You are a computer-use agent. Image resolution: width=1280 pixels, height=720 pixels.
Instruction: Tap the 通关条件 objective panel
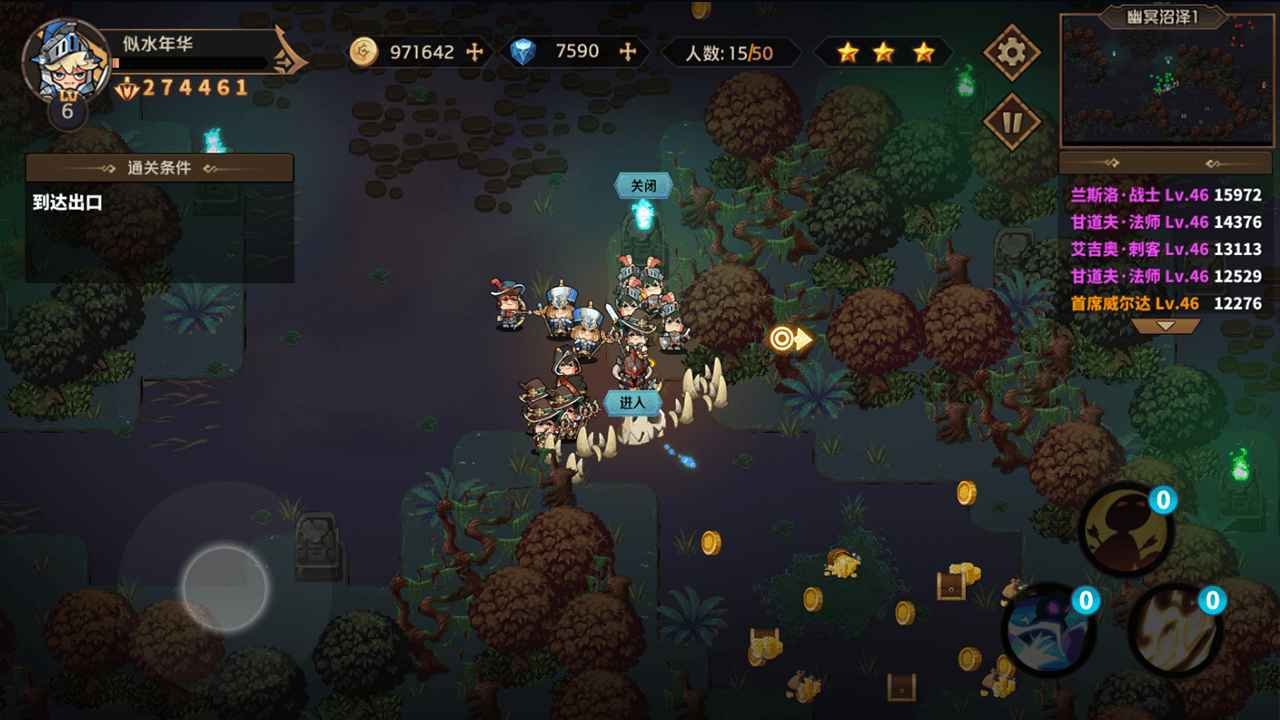(160, 168)
